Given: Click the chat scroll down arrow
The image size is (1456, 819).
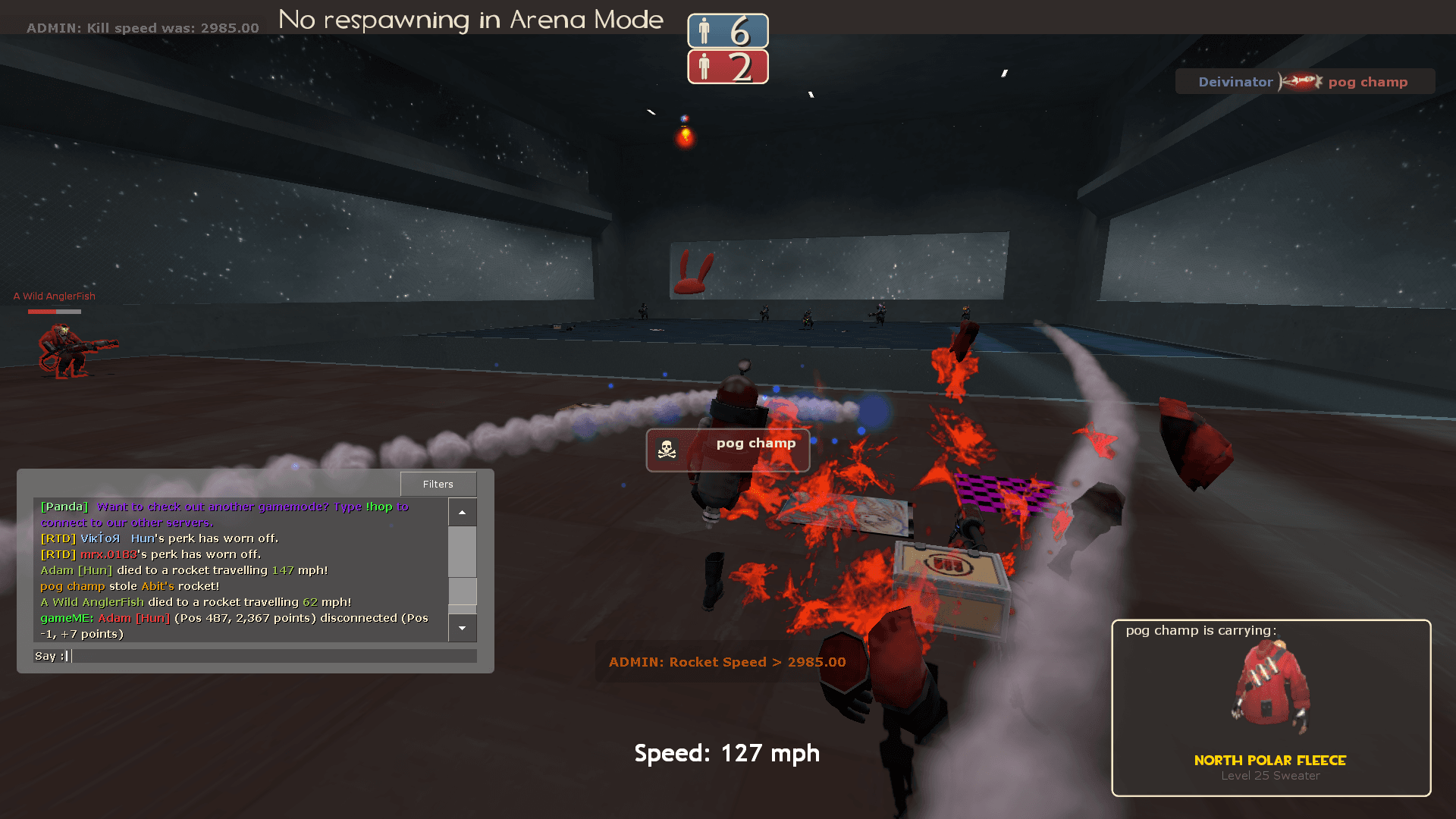Looking at the screenshot, I should point(462,628).
